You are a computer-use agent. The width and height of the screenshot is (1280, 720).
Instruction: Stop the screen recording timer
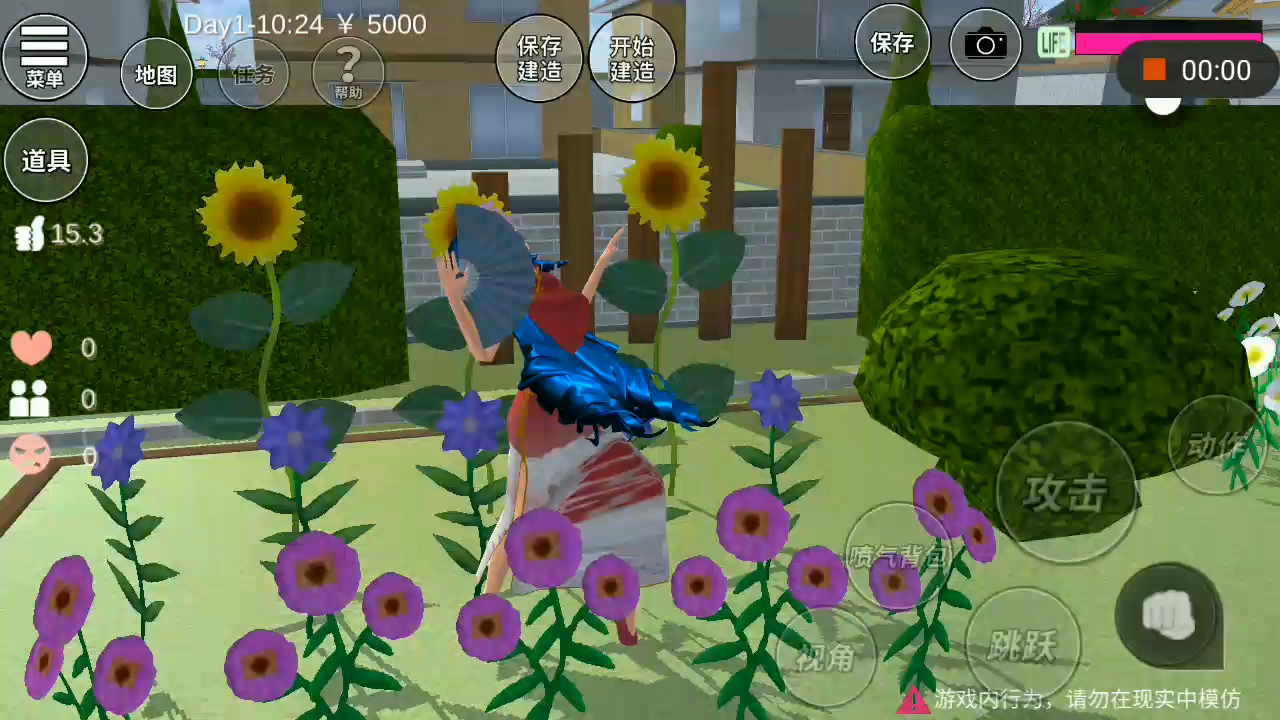pyautogui.click(x=1155, y=70)
